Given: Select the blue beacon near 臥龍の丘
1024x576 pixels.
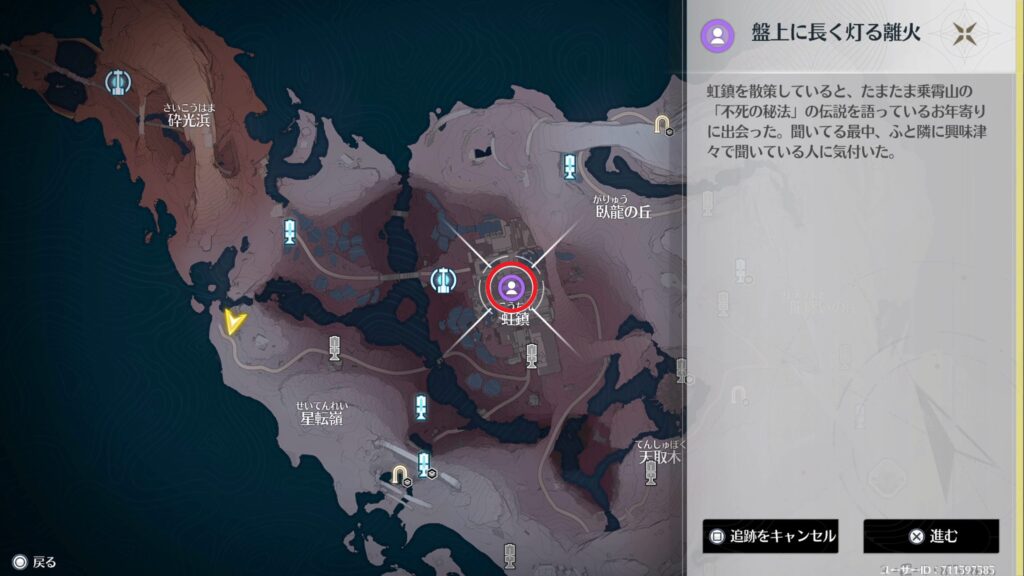Looking at the screenshot, I should click(x=569, y=167).
